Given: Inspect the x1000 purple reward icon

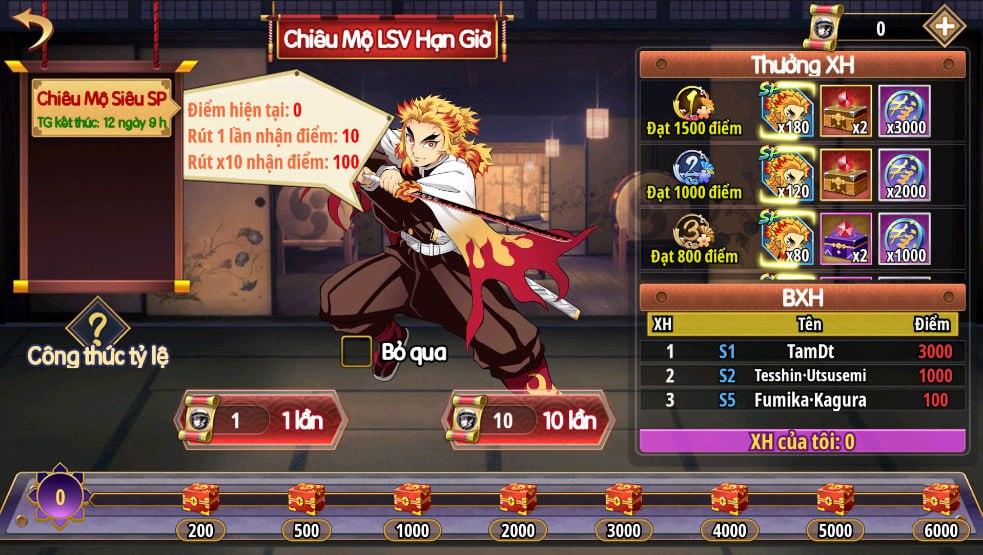Looking at the screenshot, I should [x=904, y=238].
